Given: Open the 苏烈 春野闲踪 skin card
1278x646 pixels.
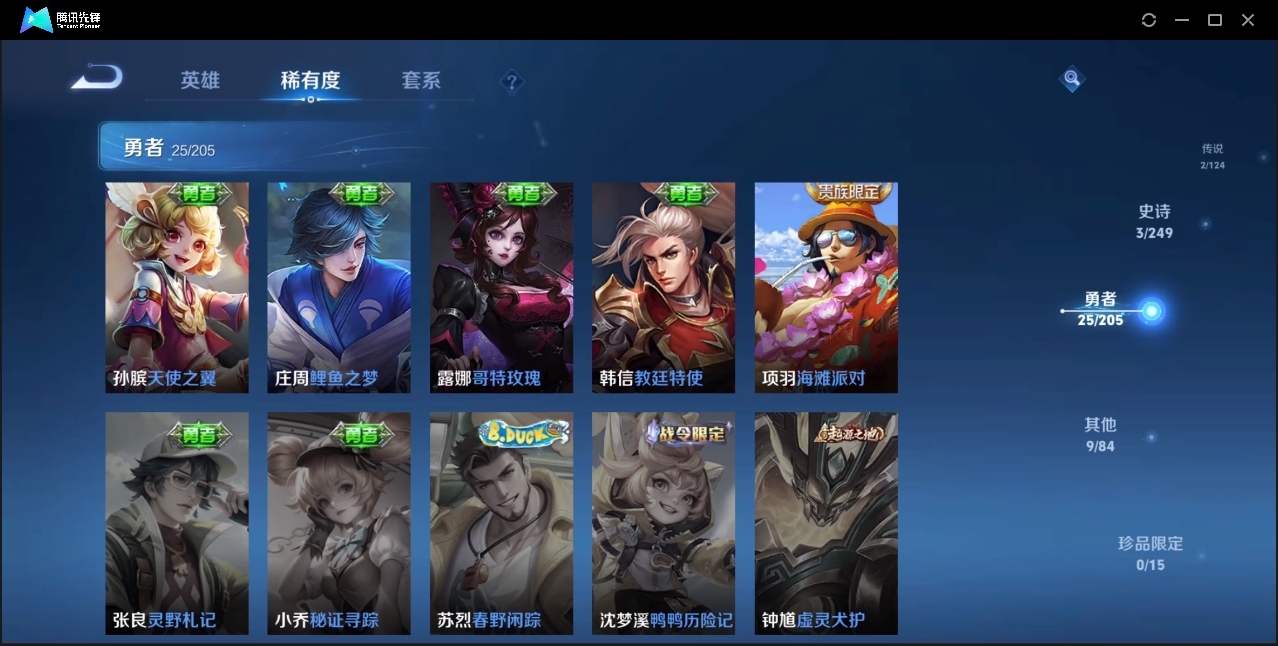Looking at the screenshot, I should click(x=502, y=523).
